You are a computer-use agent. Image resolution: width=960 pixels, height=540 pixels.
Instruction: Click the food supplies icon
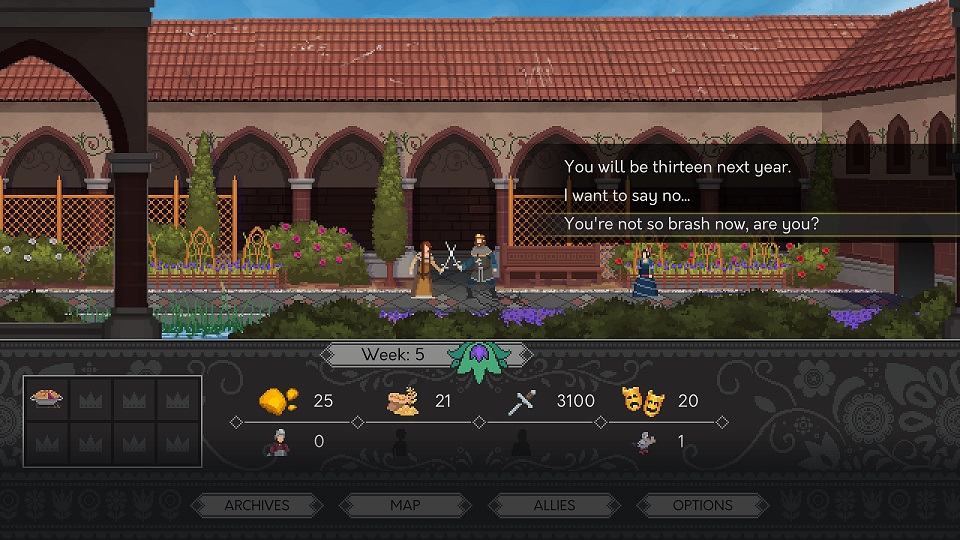tap(405, 401)
